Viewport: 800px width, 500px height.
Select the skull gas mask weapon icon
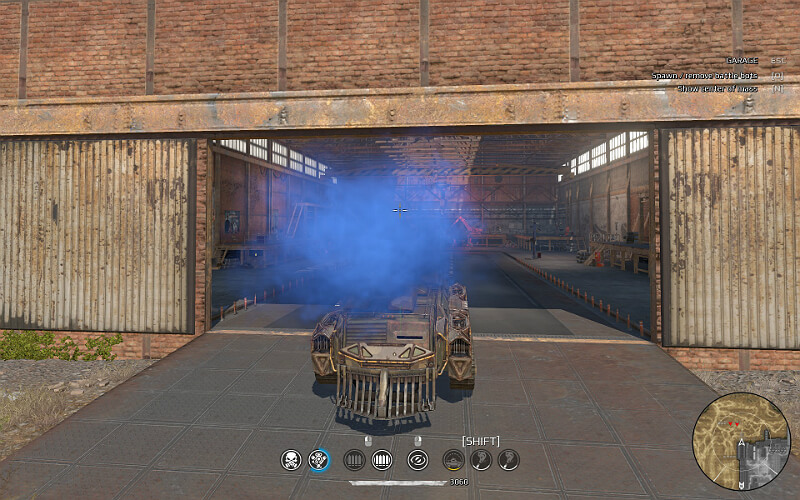click(291, 460)
